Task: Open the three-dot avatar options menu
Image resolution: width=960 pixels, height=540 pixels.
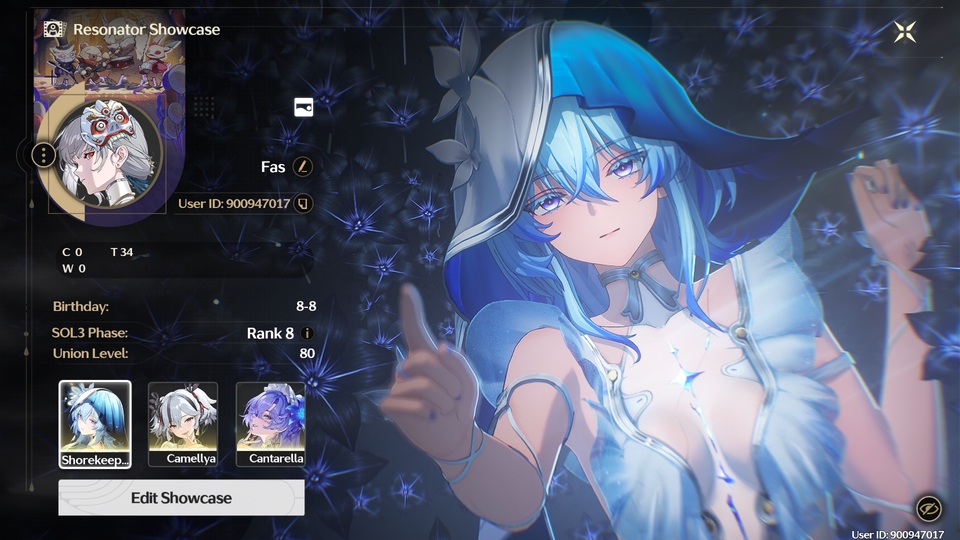Action: point(44,155)
